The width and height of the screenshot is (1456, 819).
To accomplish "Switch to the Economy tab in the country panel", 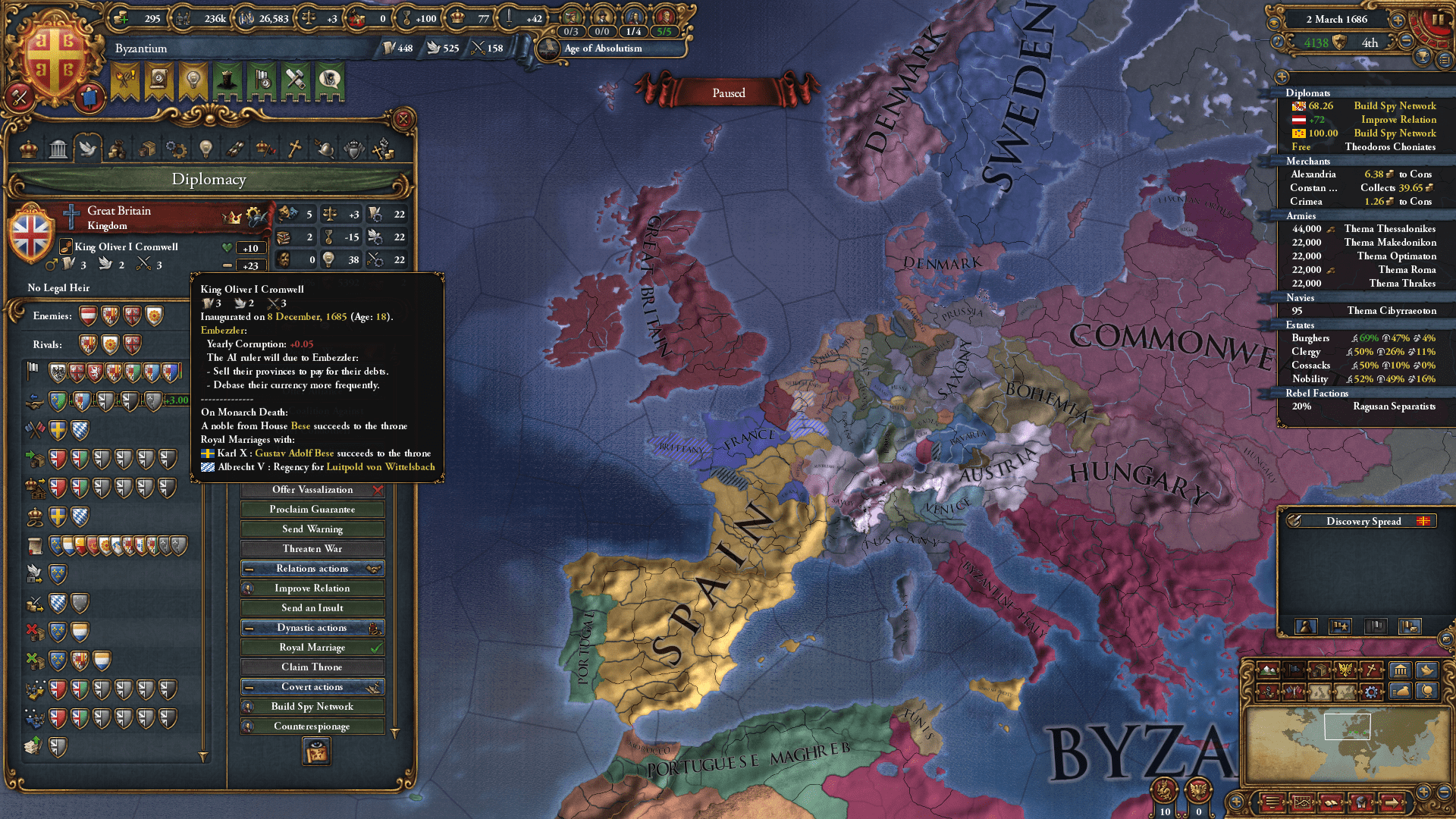I will (x=117, y=149).
